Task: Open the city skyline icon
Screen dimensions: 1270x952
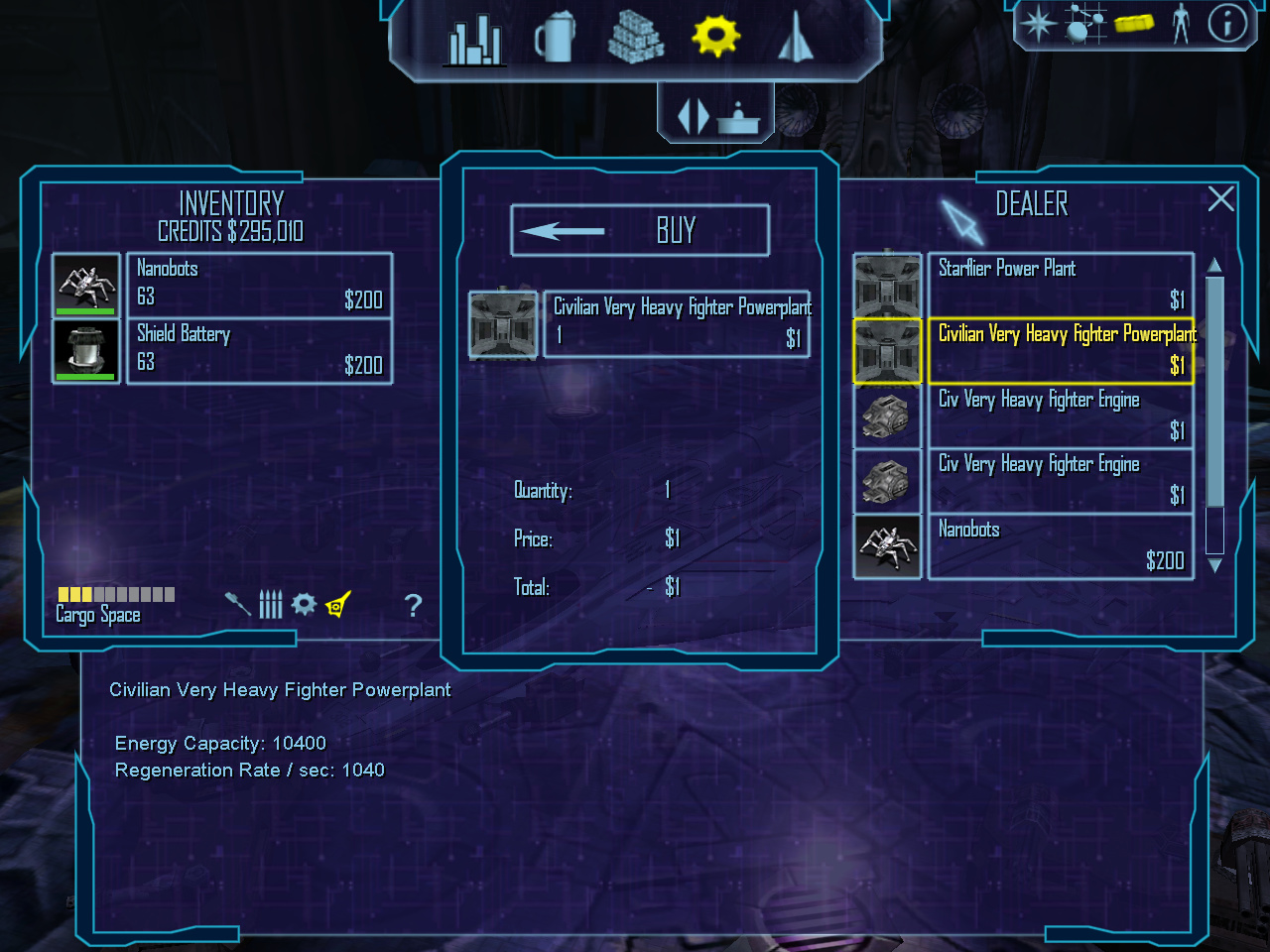Action: (x=475, y=40)
